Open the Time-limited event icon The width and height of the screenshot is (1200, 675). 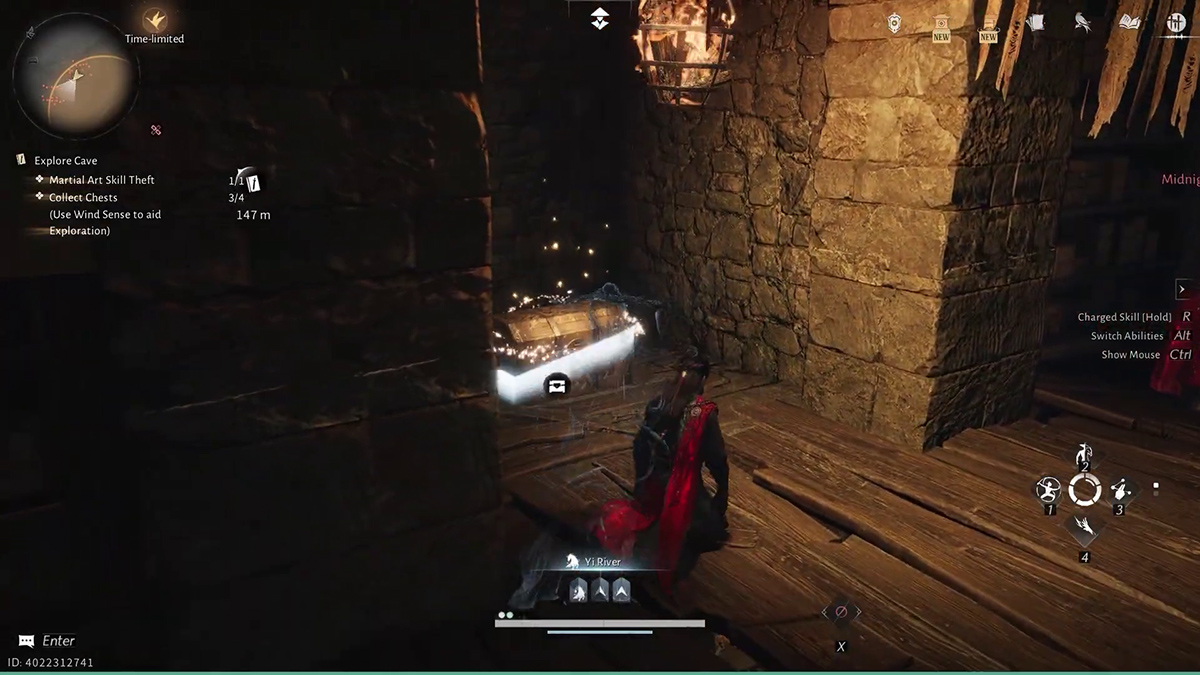(154, 20)
